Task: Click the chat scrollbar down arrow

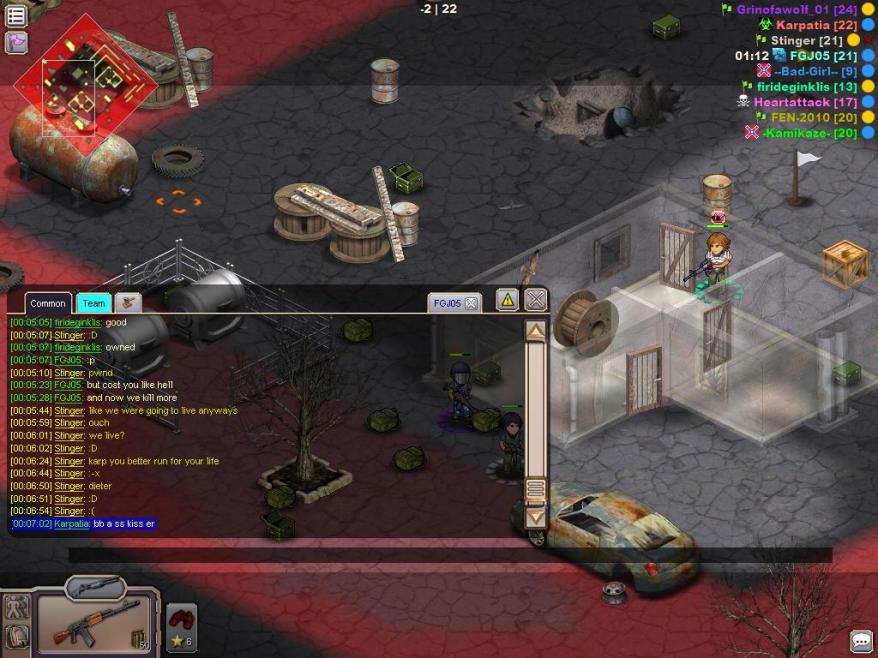Action: click(536, 517)
